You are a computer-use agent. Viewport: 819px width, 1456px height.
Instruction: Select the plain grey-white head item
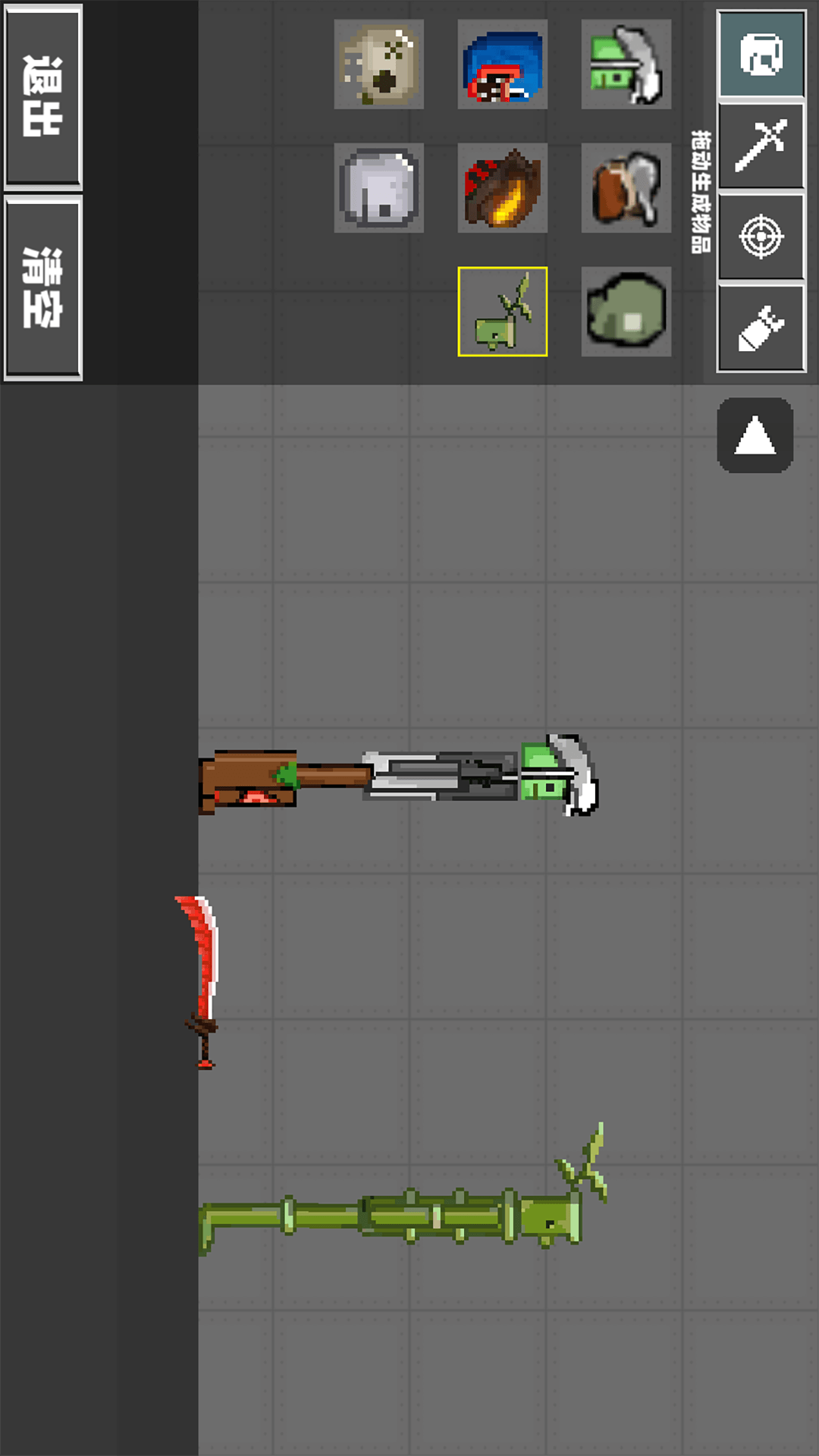point(379,188)
